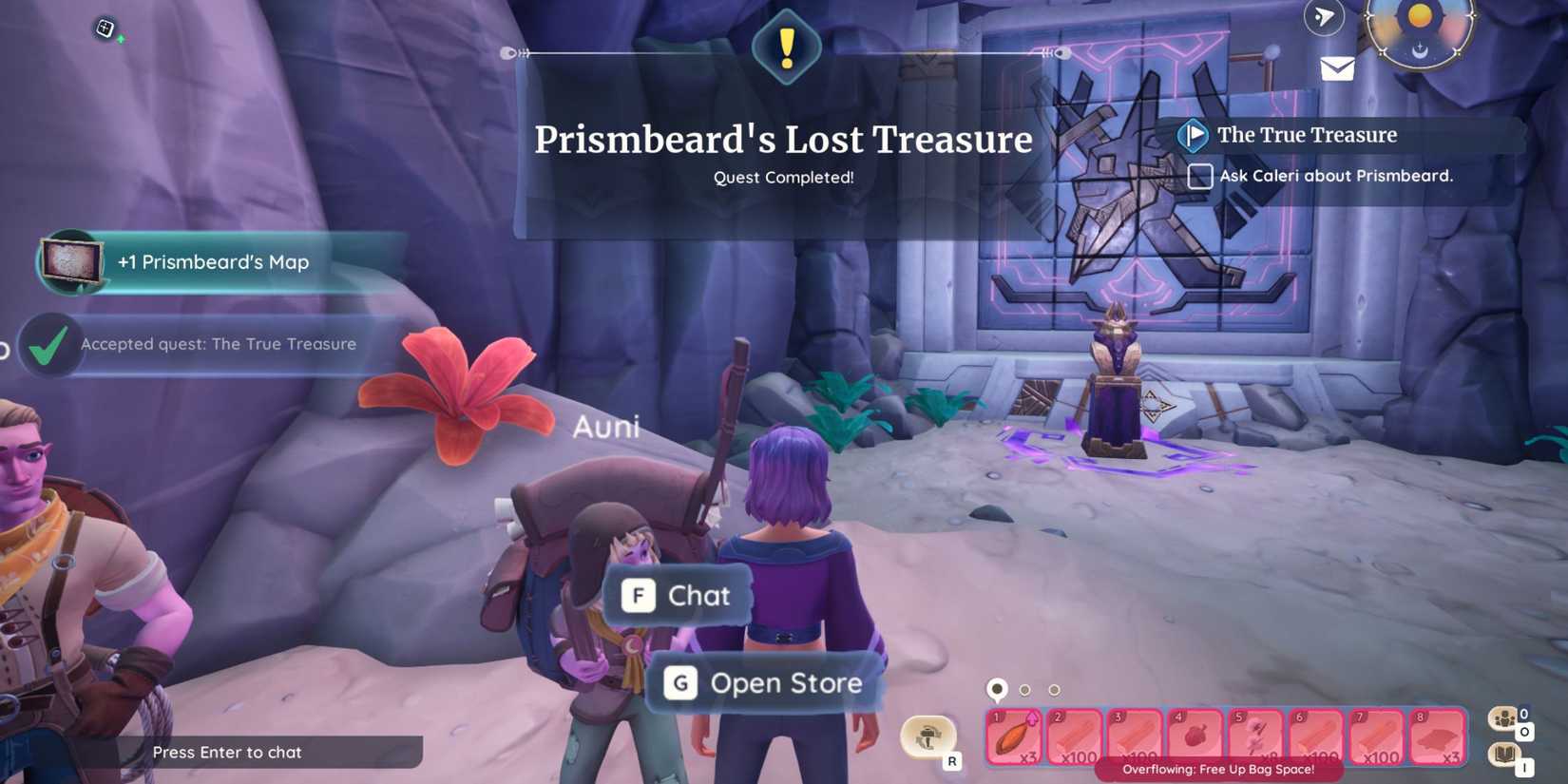Expand the quest tracker arrow beside The True Treasure

(1195, 135)
